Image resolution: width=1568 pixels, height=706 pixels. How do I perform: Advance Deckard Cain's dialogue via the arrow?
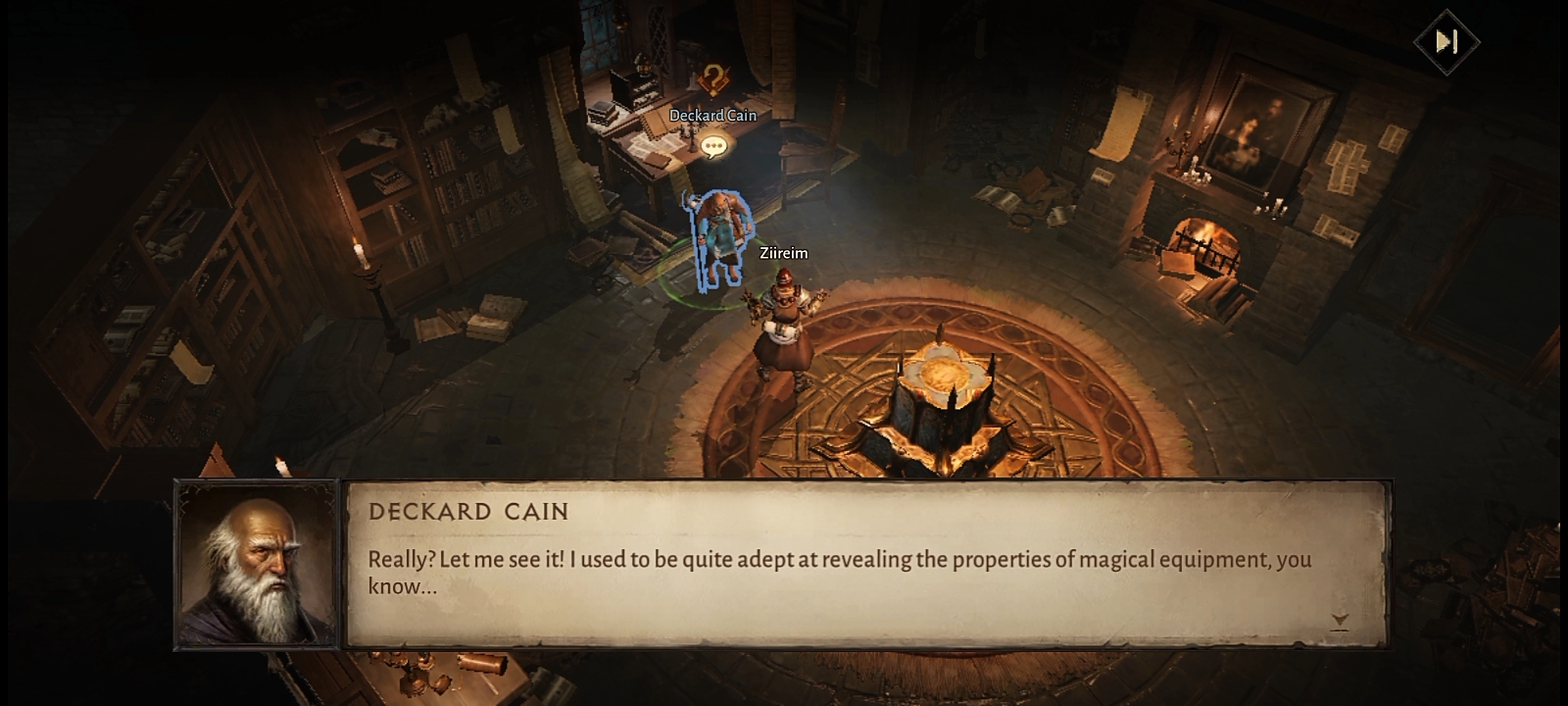point(1340,621)
